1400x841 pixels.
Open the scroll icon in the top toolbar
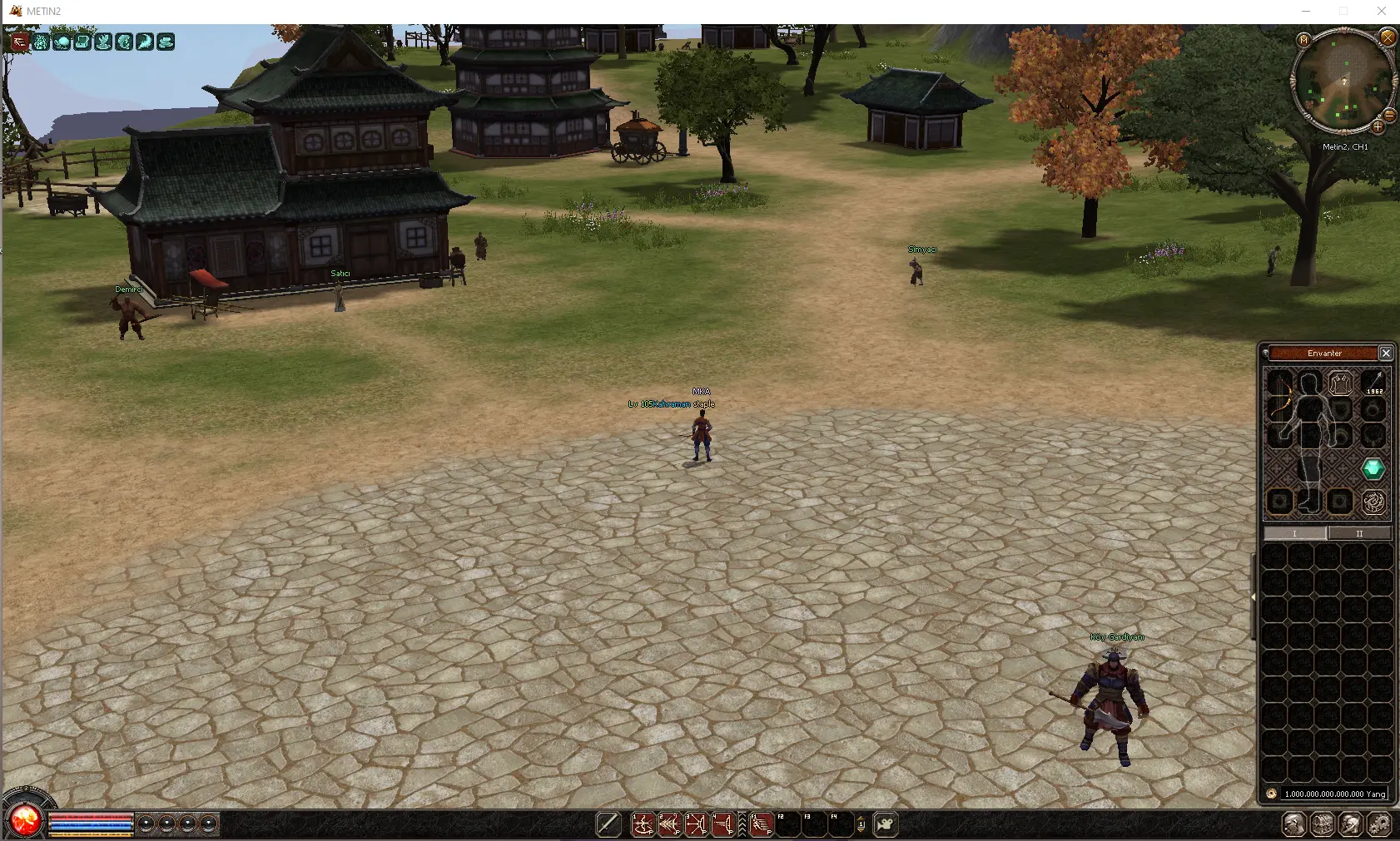point(81,42)
